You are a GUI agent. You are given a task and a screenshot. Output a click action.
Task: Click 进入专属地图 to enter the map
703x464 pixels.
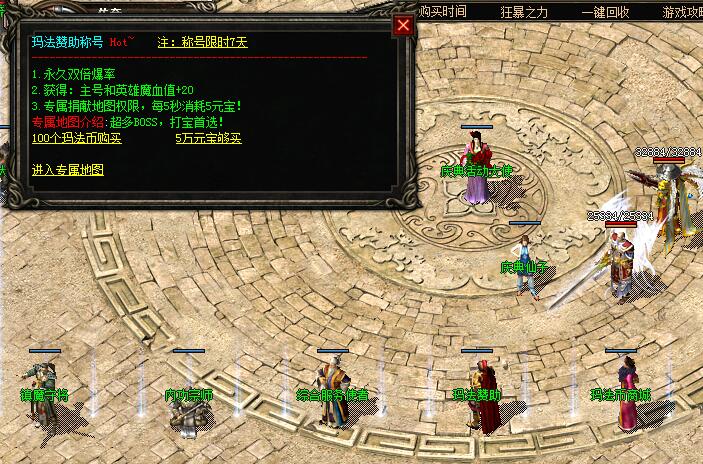point(67,170)
